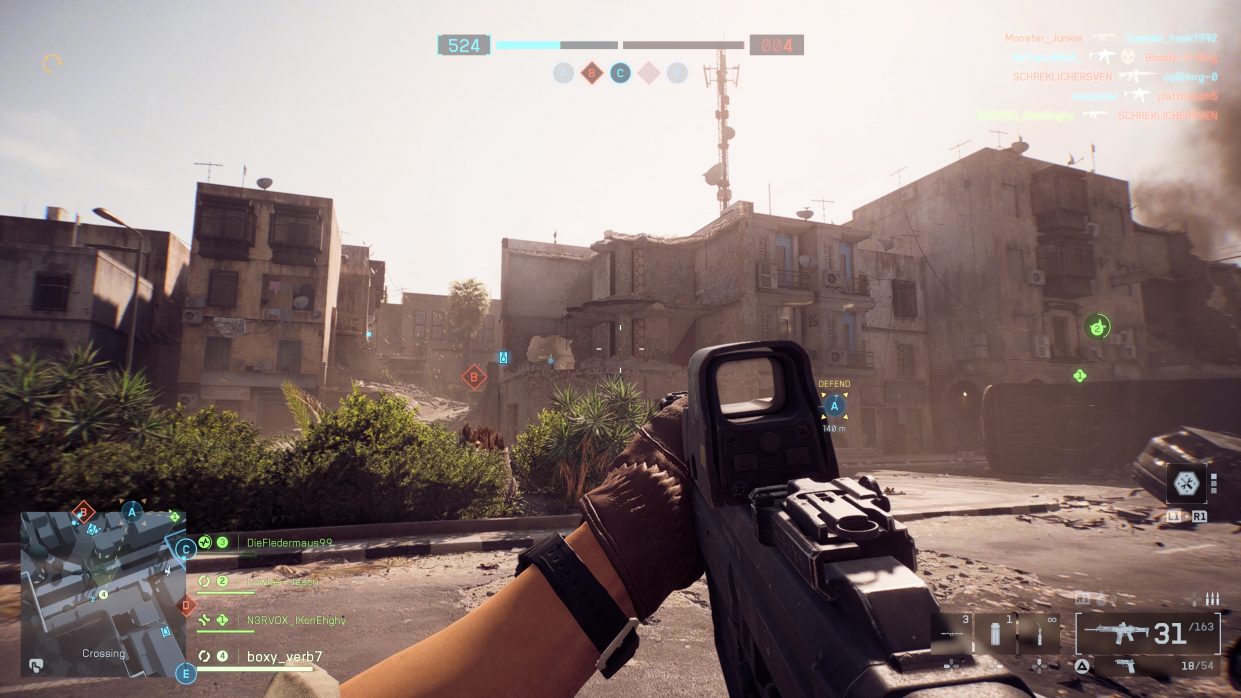Click the red B objective world marker
1241x698 pixels.
tap(474, 377)
